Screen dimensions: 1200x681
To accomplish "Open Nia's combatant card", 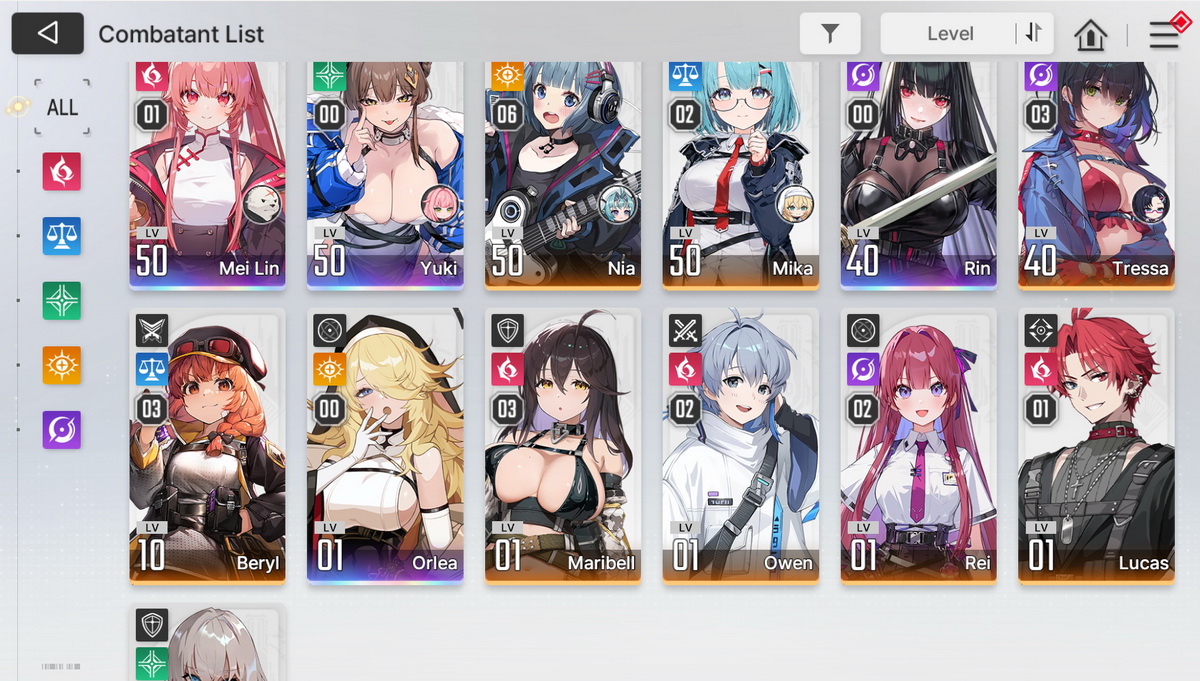I will pyautogui.click(x=563, y=175).
